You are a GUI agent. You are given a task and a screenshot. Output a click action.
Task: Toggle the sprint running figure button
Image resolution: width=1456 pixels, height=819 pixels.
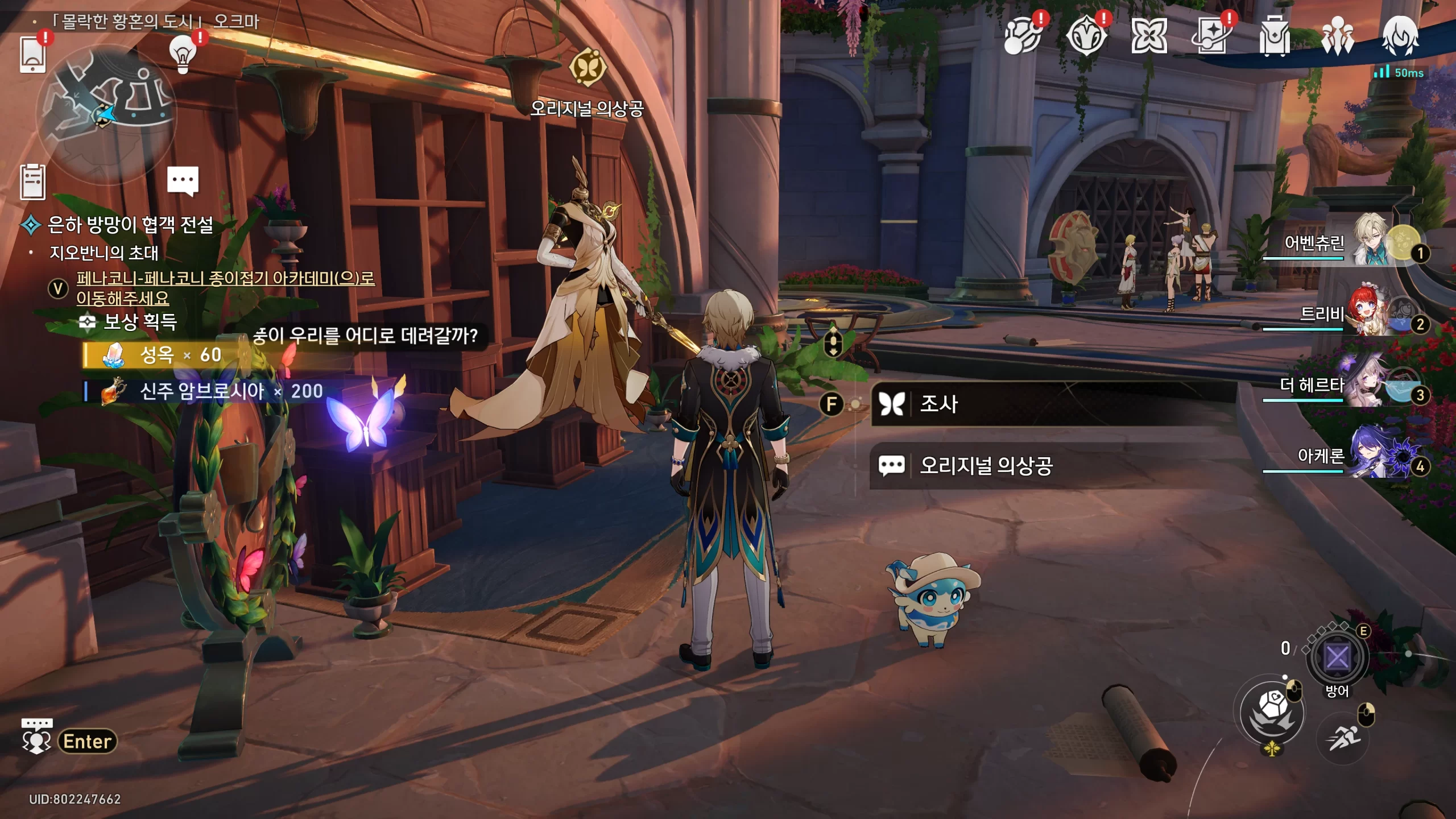1343,738
